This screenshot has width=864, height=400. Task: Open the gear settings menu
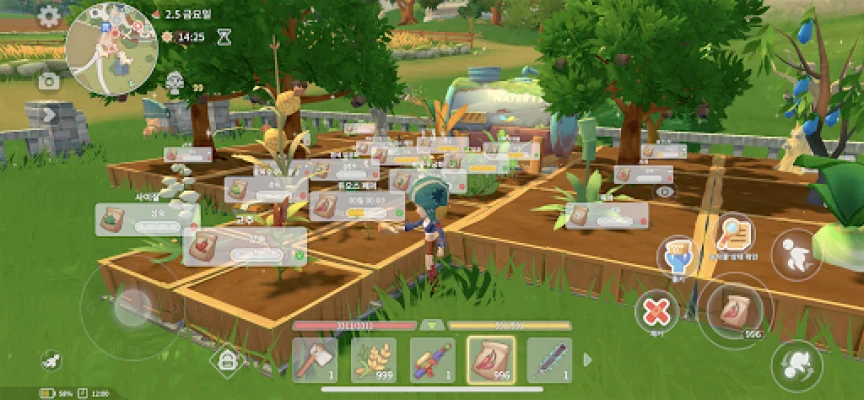(x=49, y=16)
